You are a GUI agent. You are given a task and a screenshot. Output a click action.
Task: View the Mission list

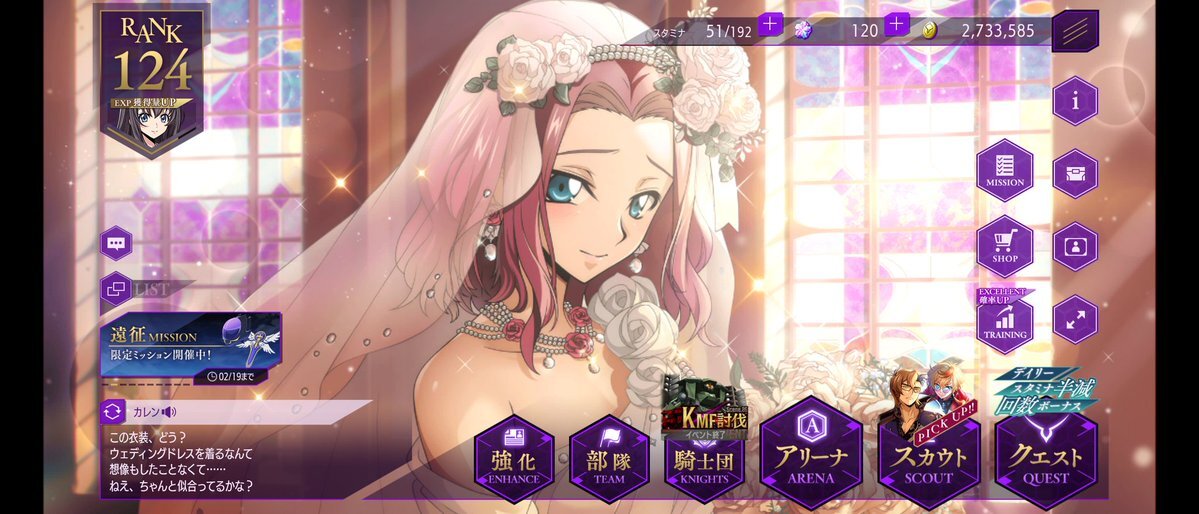point(1004,170)
